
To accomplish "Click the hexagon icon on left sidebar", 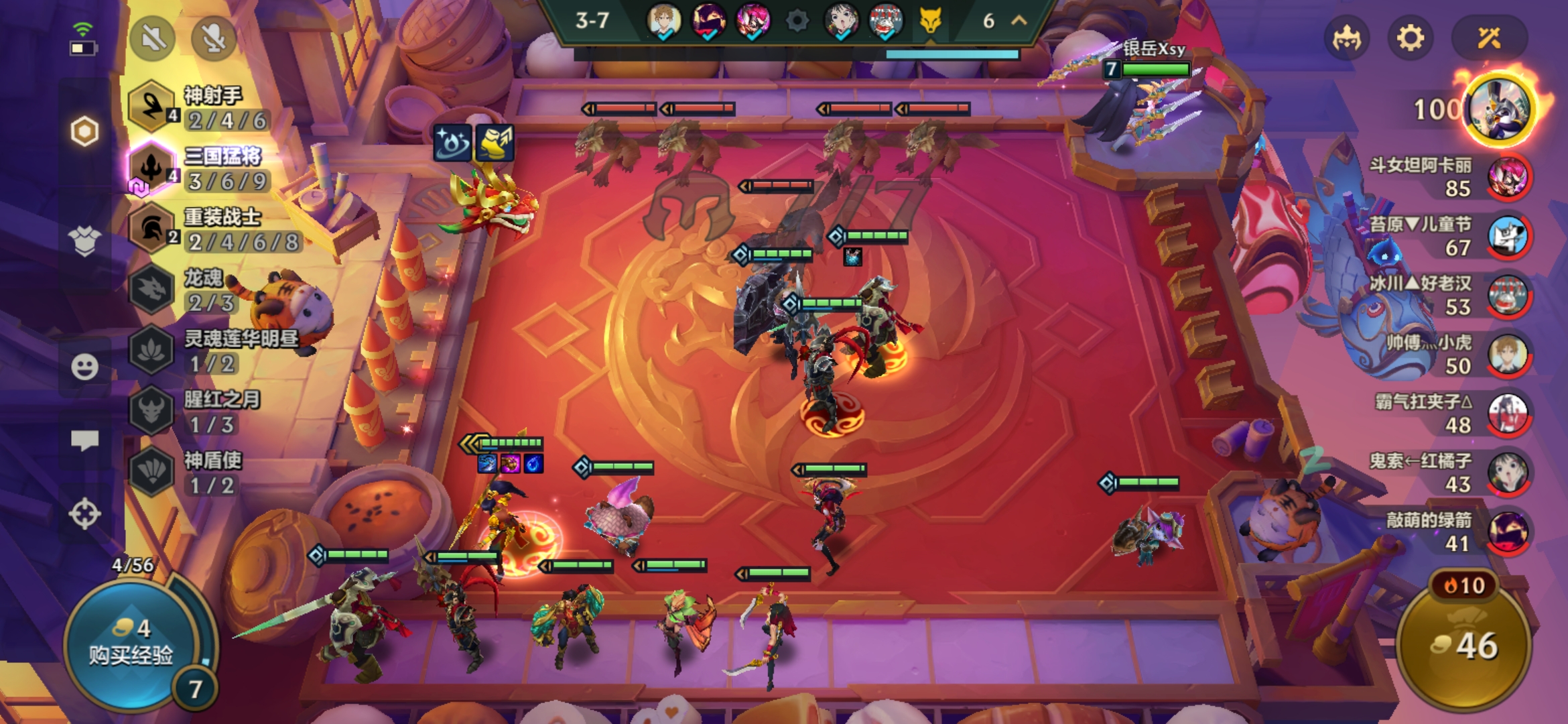I will pyautogui.click(x=84, y=131).
